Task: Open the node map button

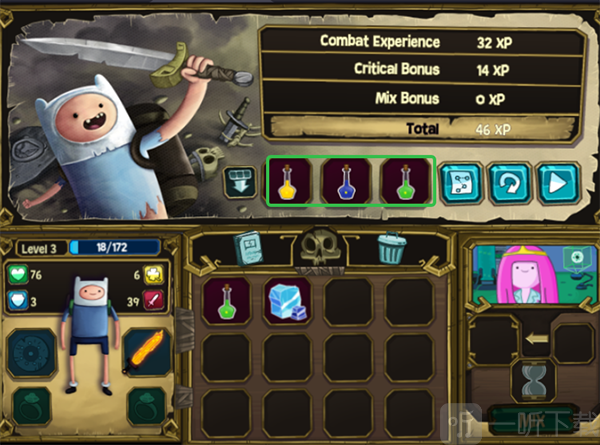Action: click(x=461, y=183)
